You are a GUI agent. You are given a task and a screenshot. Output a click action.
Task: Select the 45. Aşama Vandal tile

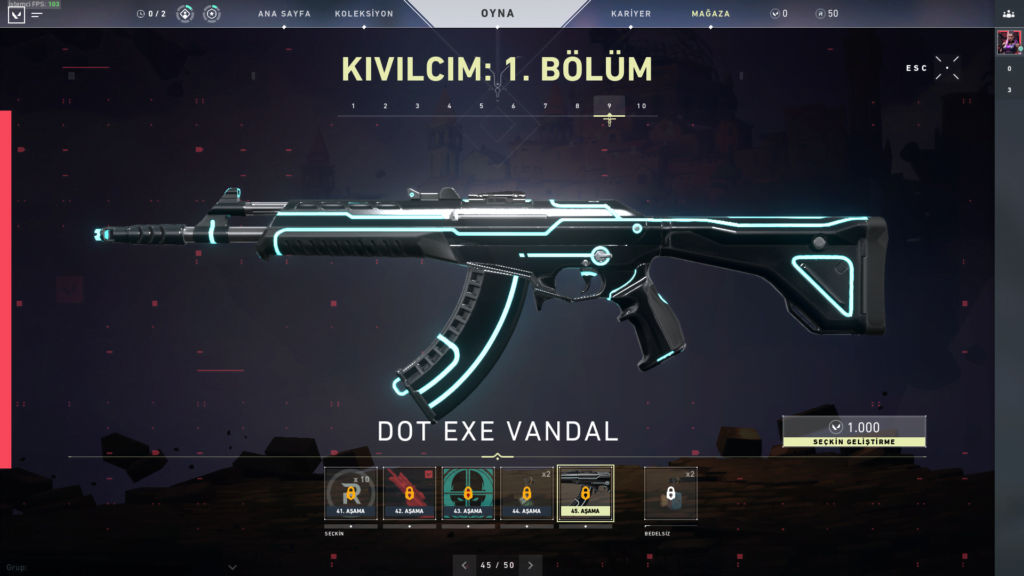point(585,494)
